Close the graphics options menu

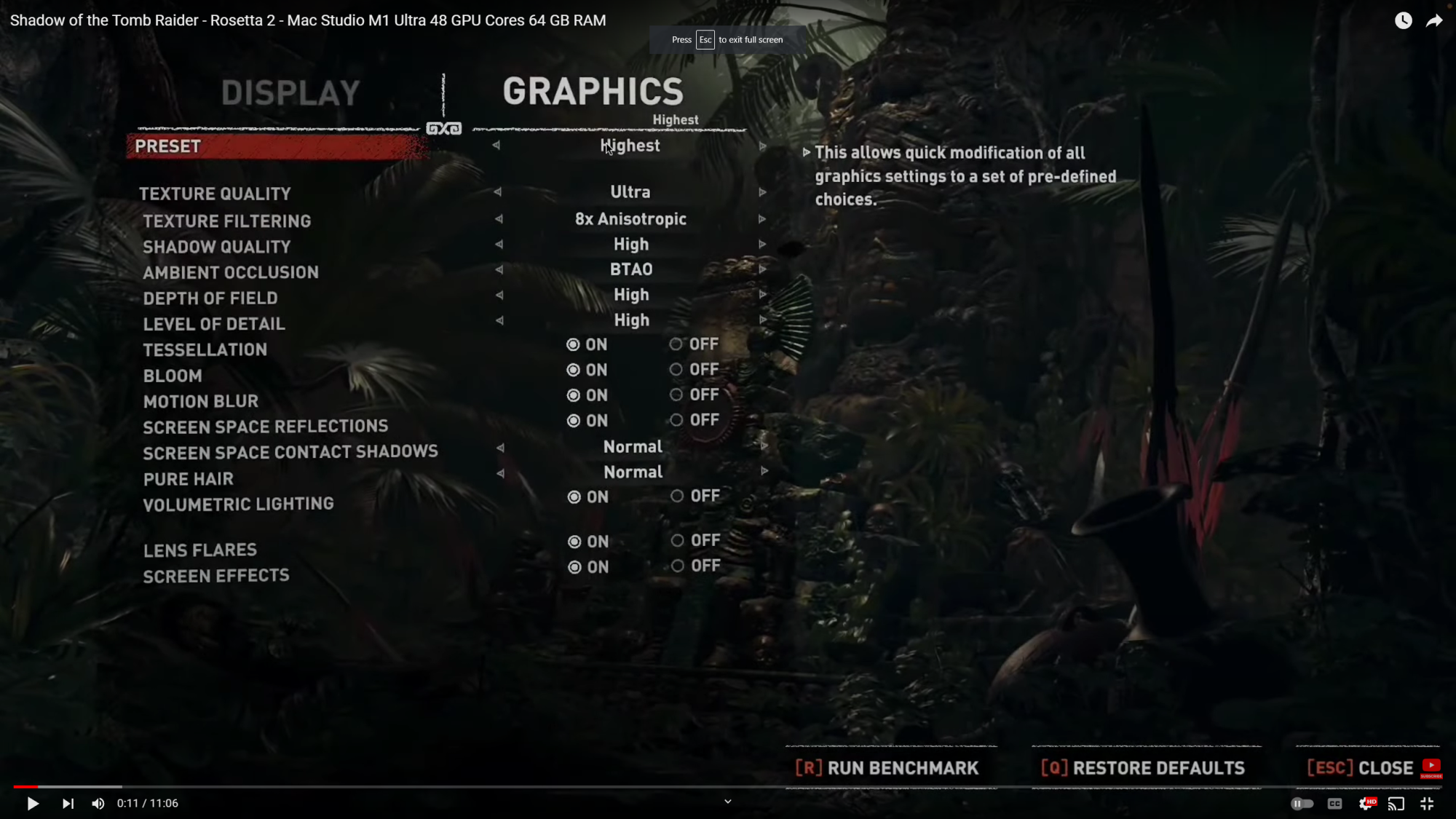pyautogui.click(x=1360, y=768)
